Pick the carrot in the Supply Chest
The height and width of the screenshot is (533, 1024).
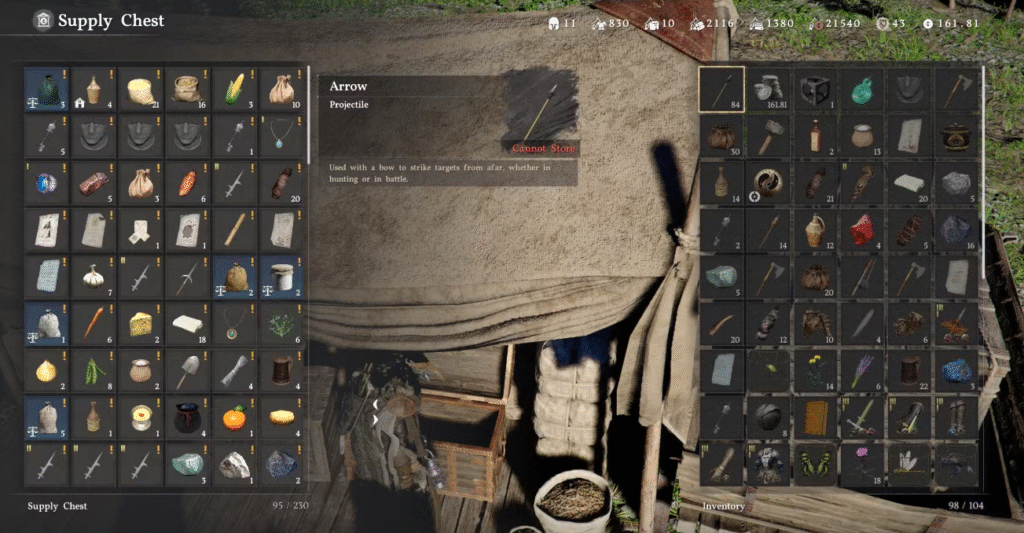pos(93,323)
